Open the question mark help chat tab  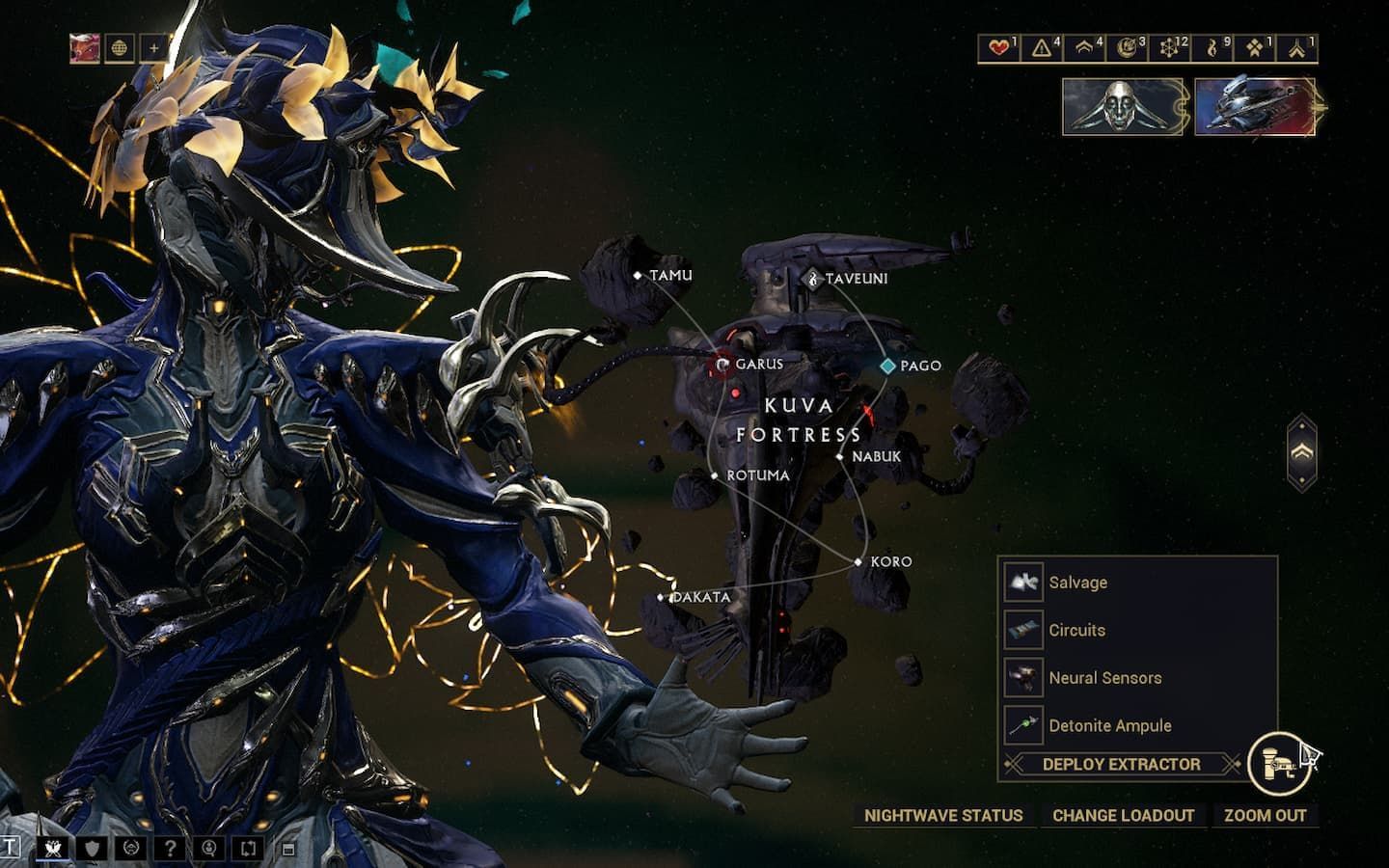[170, 849]
